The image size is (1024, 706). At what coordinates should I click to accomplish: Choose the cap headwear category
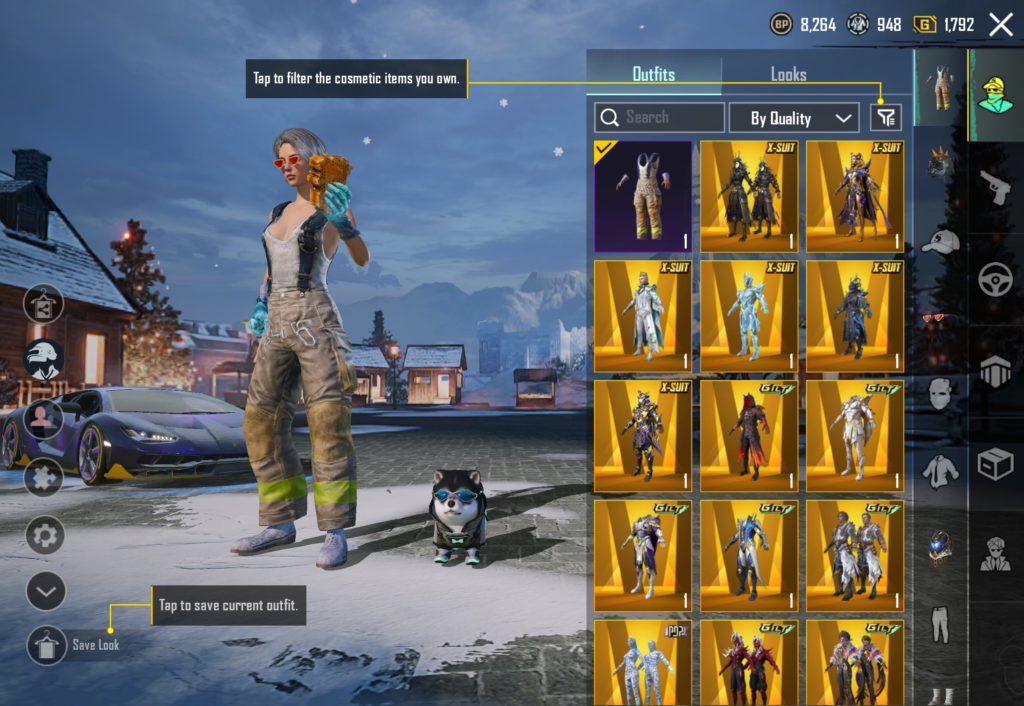click(940, 241)
